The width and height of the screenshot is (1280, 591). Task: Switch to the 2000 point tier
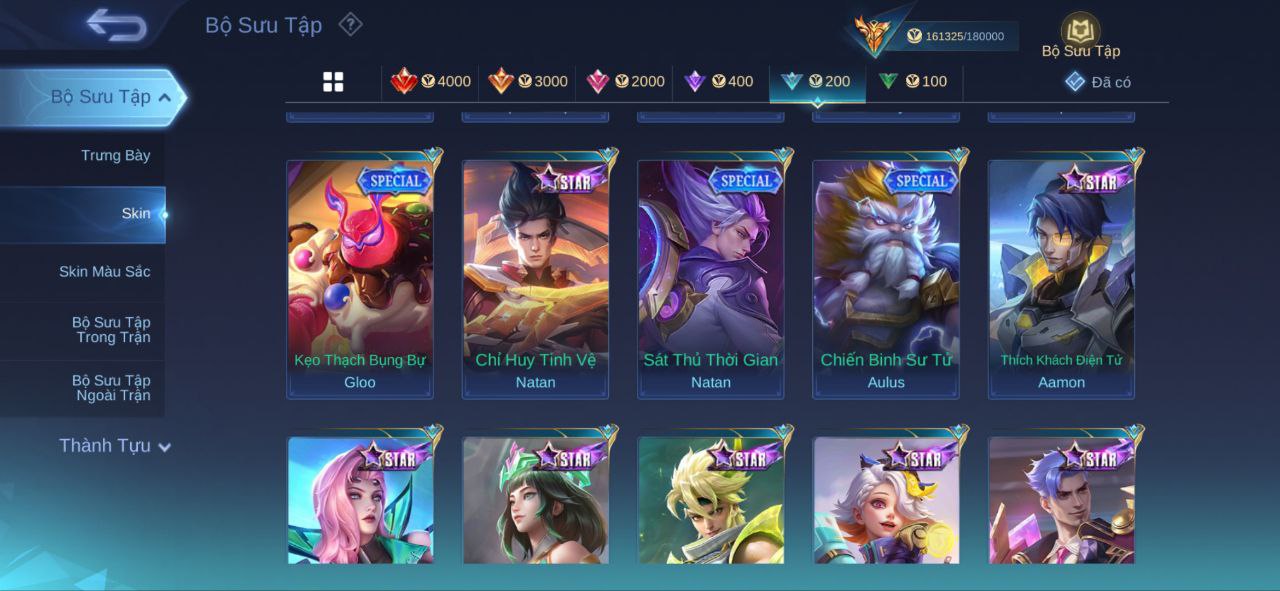click(x=625, y=82)
